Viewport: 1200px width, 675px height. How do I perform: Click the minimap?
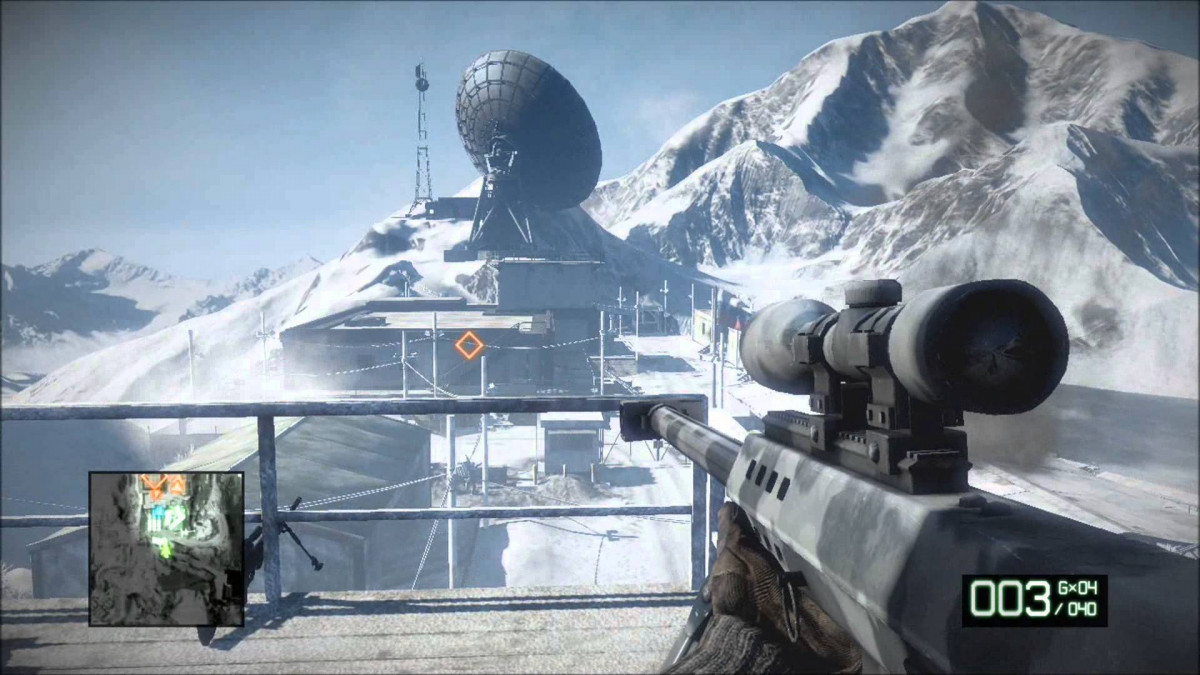pyautogui.click(x=166, y=548)
